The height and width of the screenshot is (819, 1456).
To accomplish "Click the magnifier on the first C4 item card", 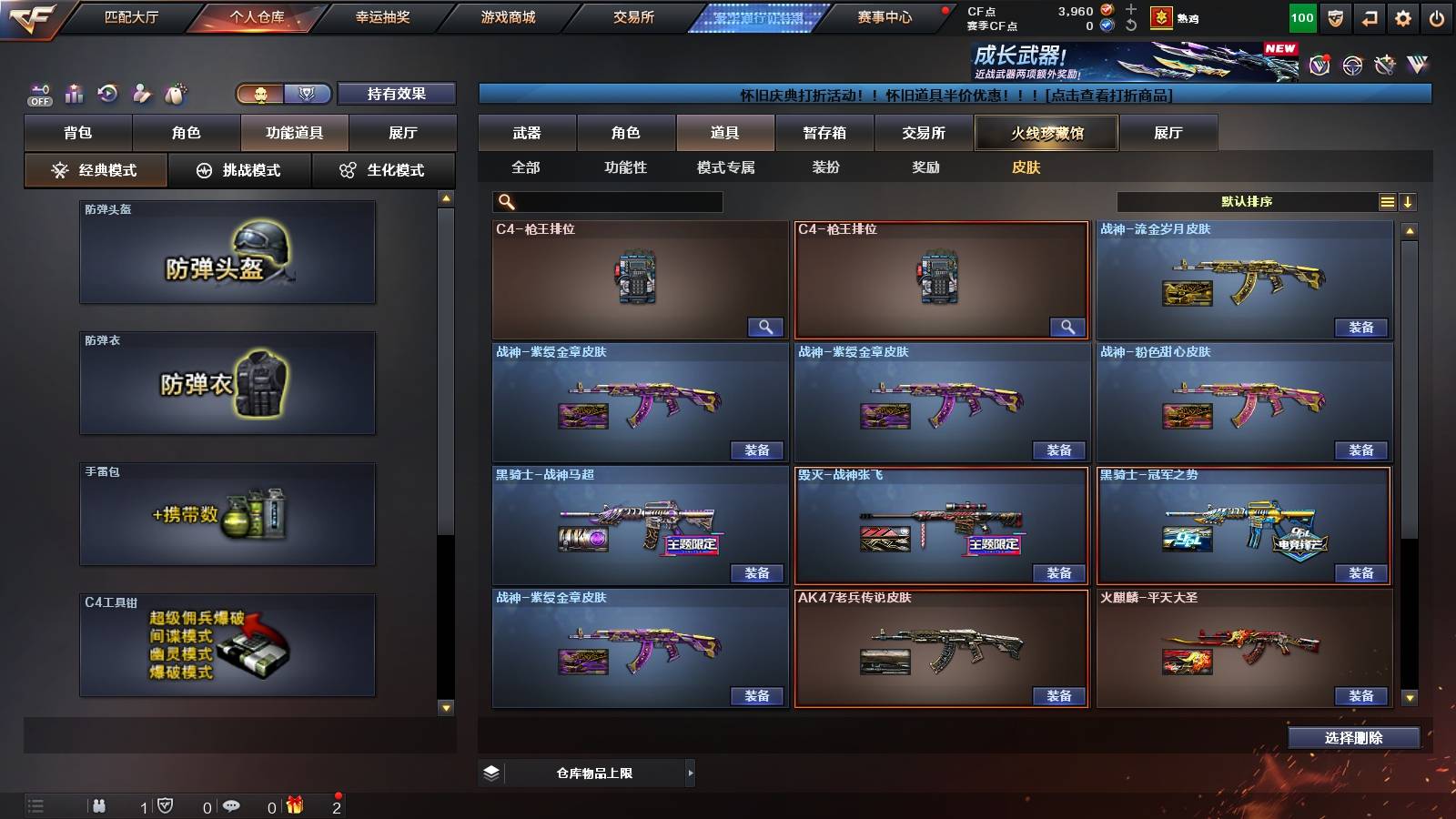I will (766, 326).
